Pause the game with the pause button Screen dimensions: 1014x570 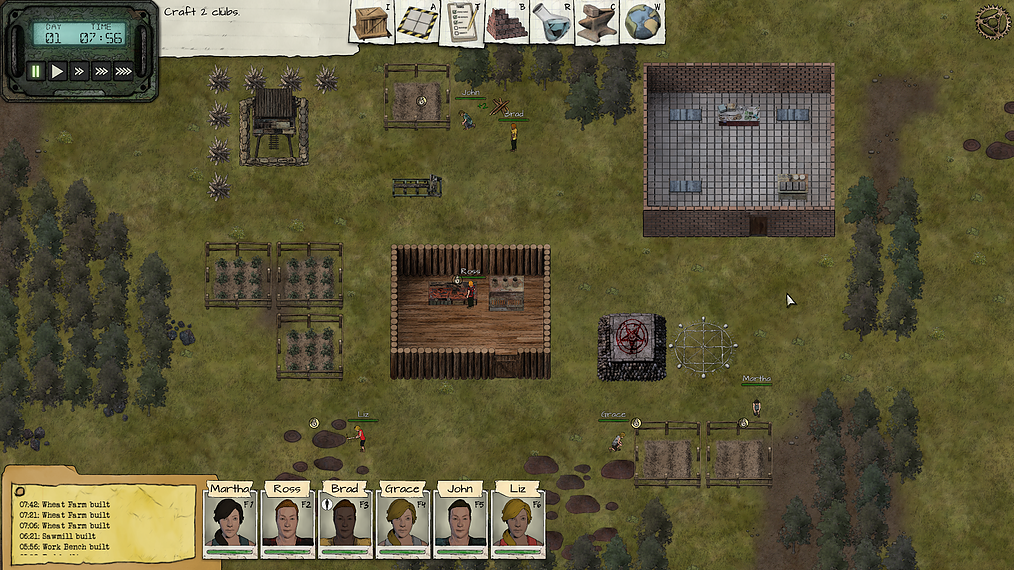coord(36,71)
